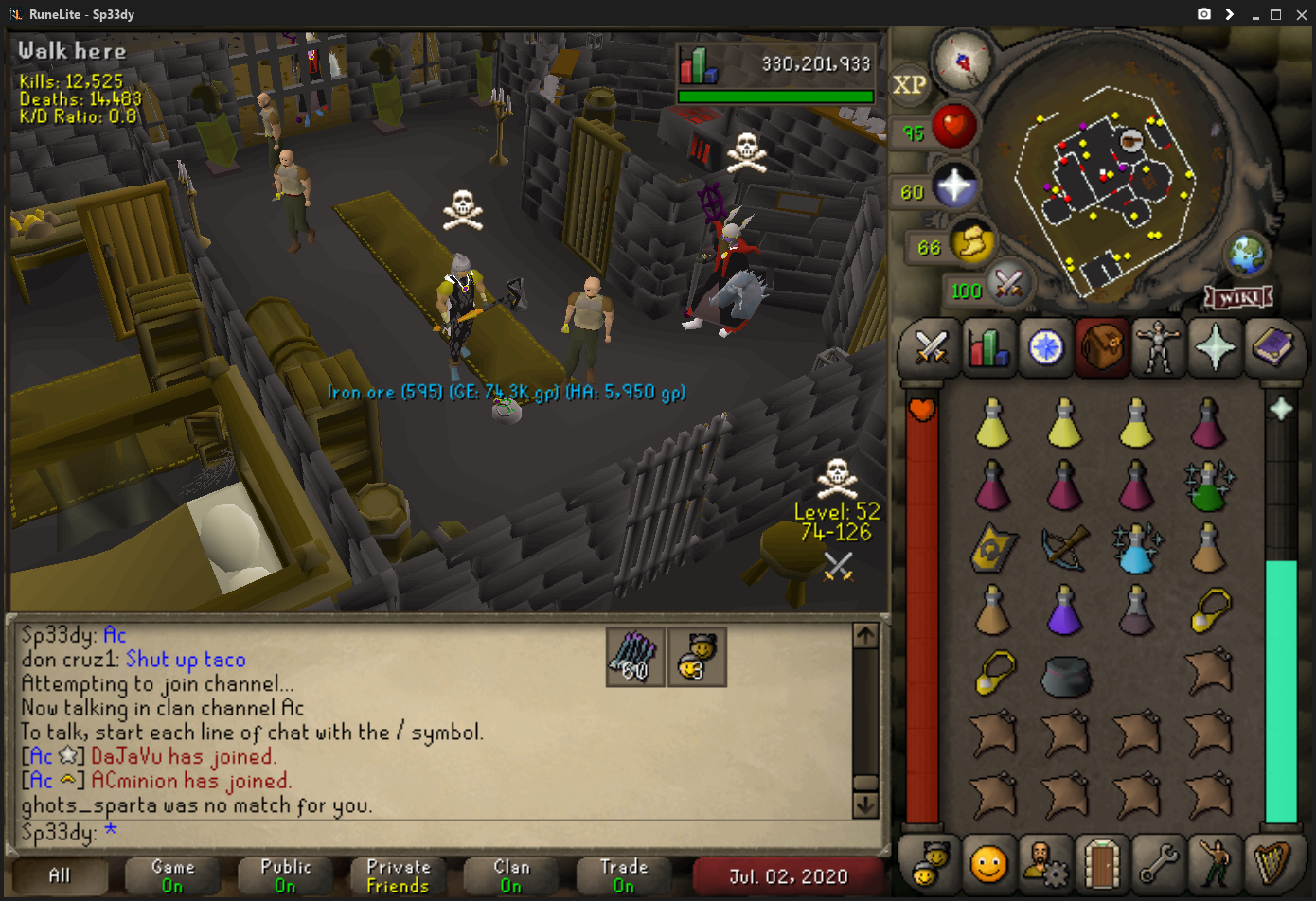1316x901 pixels.
Task: Switch to the Skills tab
Action: pos(987,348)
